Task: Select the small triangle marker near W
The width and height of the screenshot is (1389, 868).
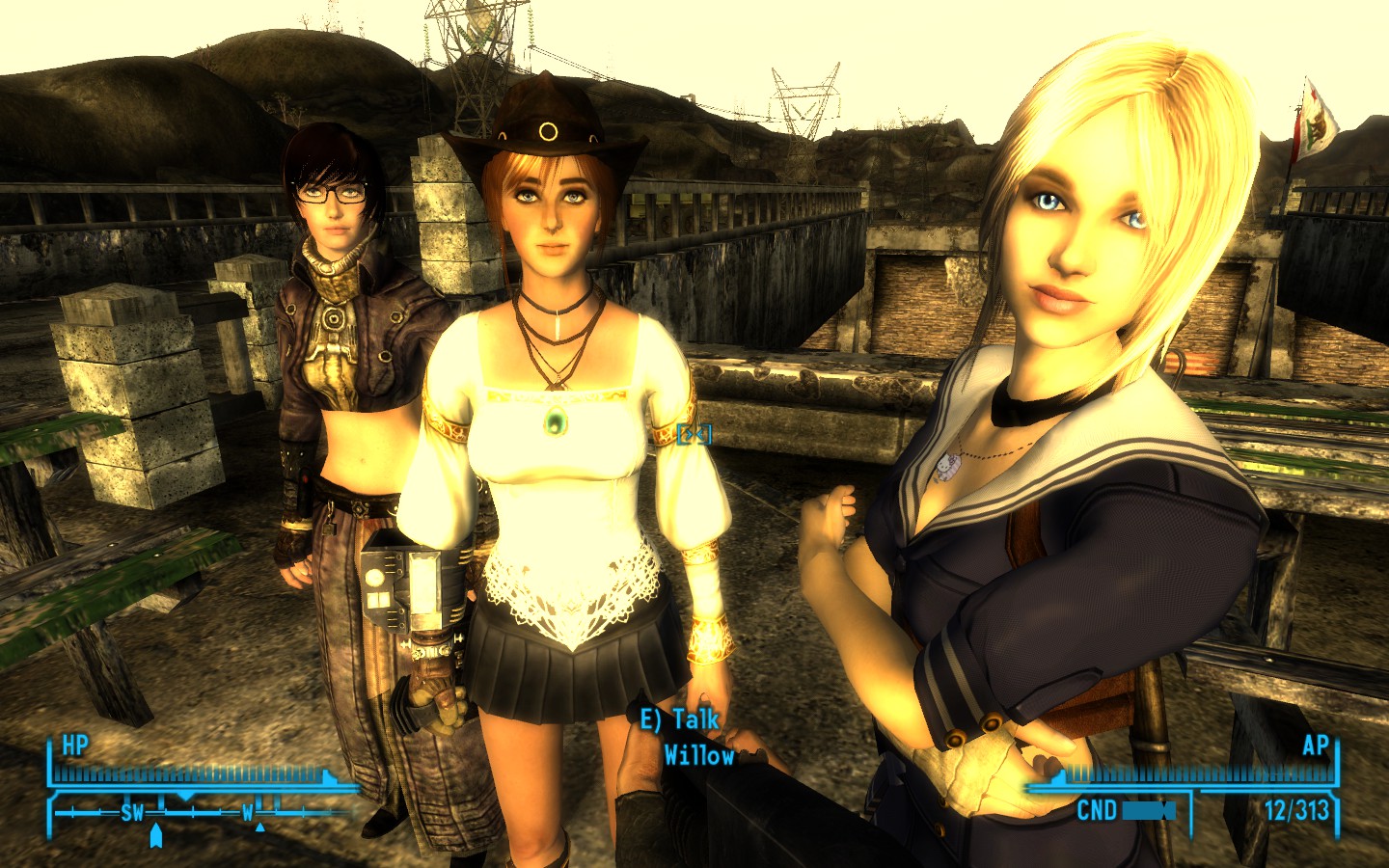Action: tap(259, 827)
